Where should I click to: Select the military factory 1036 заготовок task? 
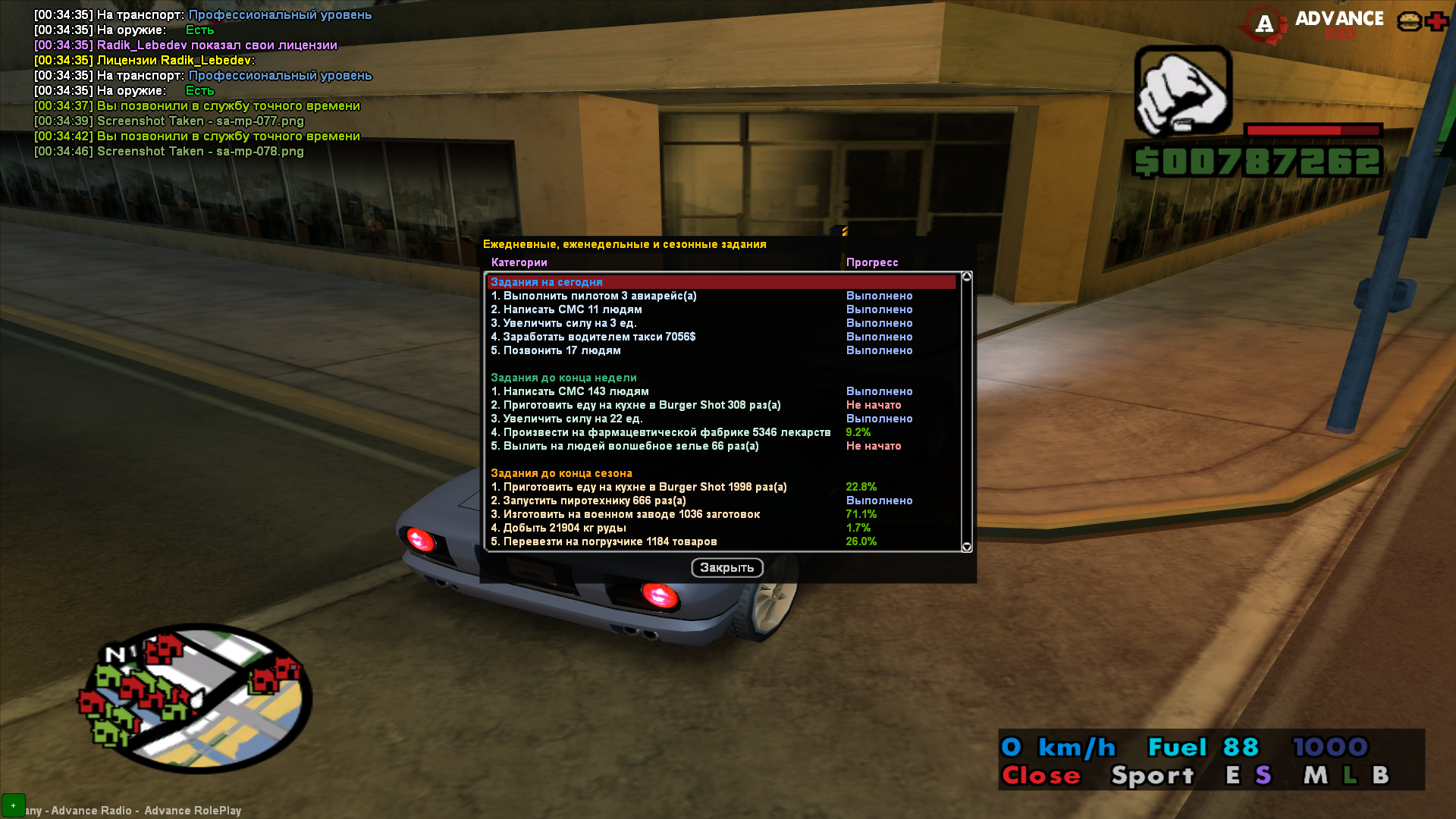pos(625,514)
